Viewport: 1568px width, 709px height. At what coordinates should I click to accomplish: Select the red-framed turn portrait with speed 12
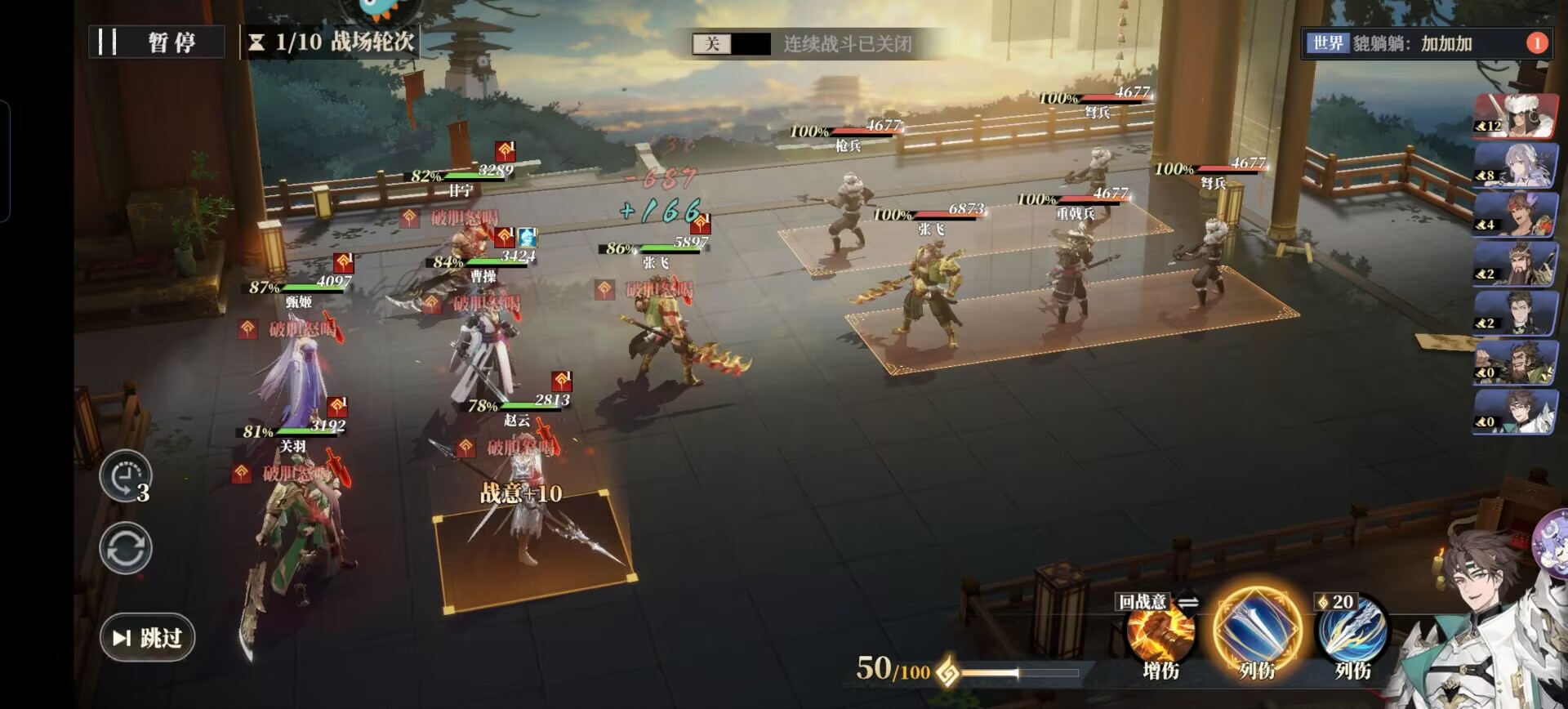tap(1515, 115)
